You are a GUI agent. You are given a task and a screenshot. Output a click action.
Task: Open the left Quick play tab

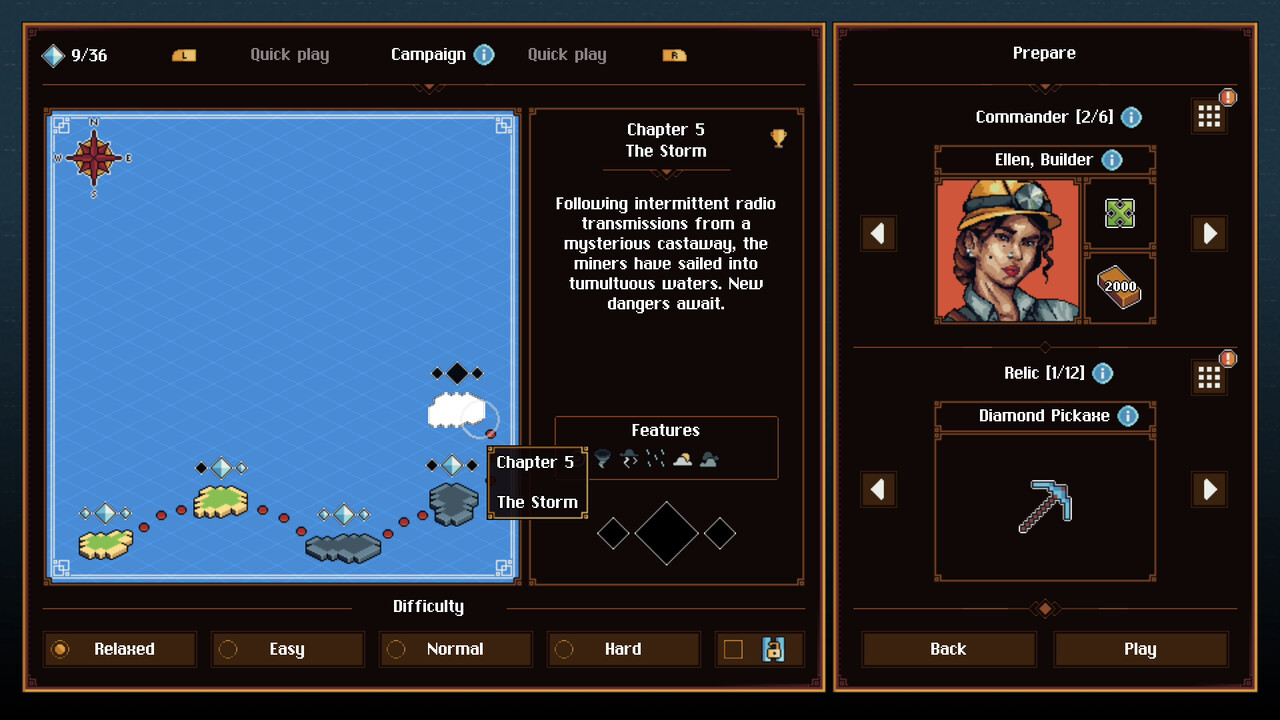[x=289, y=55]
